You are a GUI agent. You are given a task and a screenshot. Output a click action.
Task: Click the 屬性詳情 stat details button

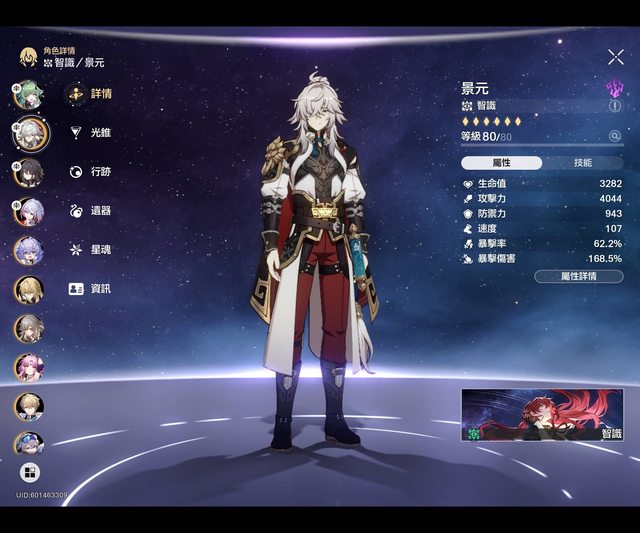coord(578,276)
